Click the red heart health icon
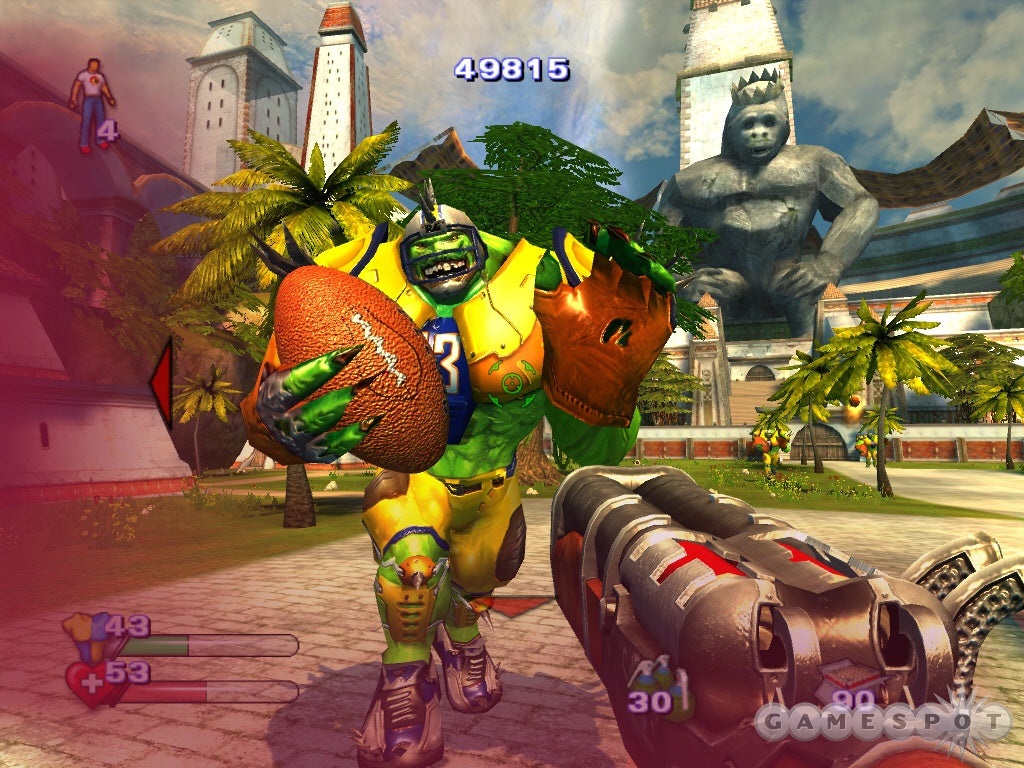This screenshot has height=768, width=1024. pyautogui.click(x=88, y=682)
